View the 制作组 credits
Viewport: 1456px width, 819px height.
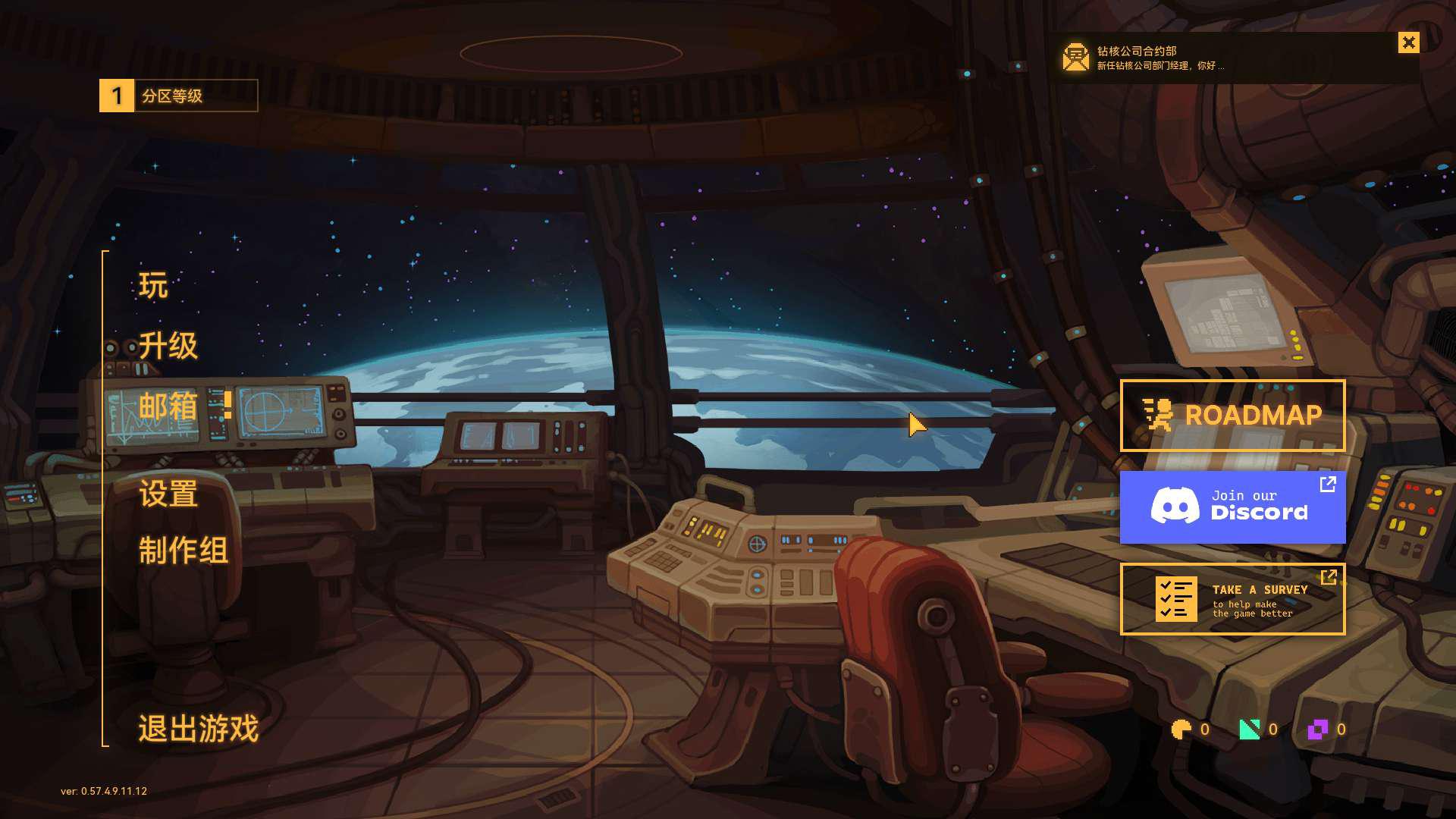pyautogui.click(x=183, y=551)
